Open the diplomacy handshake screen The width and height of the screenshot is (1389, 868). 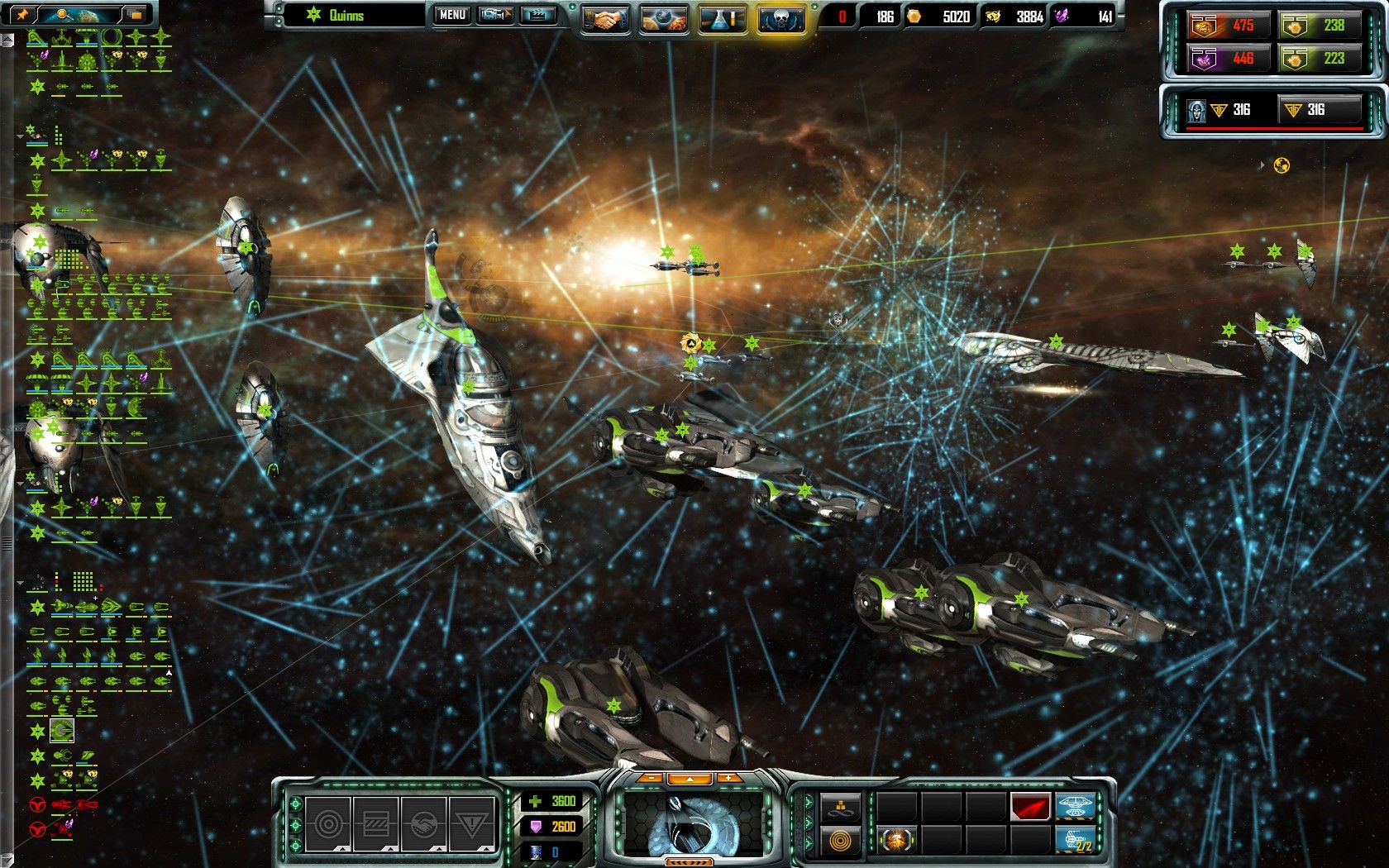604,18
